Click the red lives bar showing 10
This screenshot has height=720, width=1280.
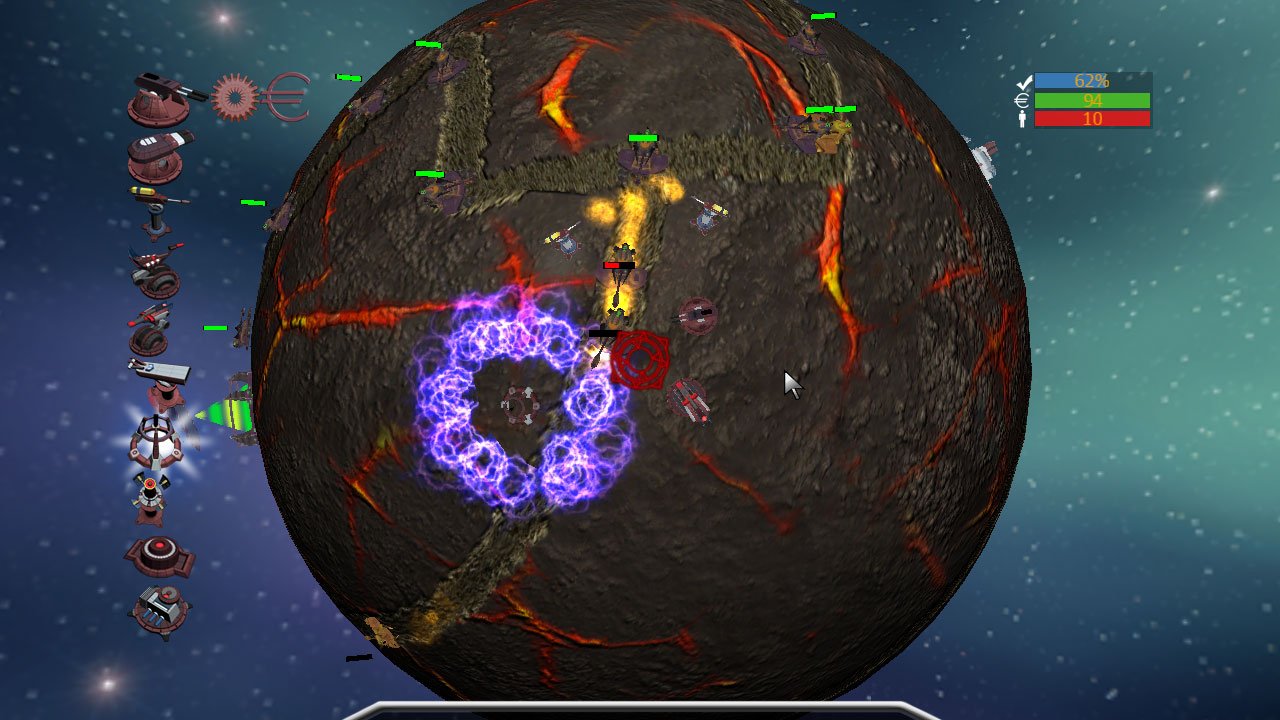(x=1093, y=119)
